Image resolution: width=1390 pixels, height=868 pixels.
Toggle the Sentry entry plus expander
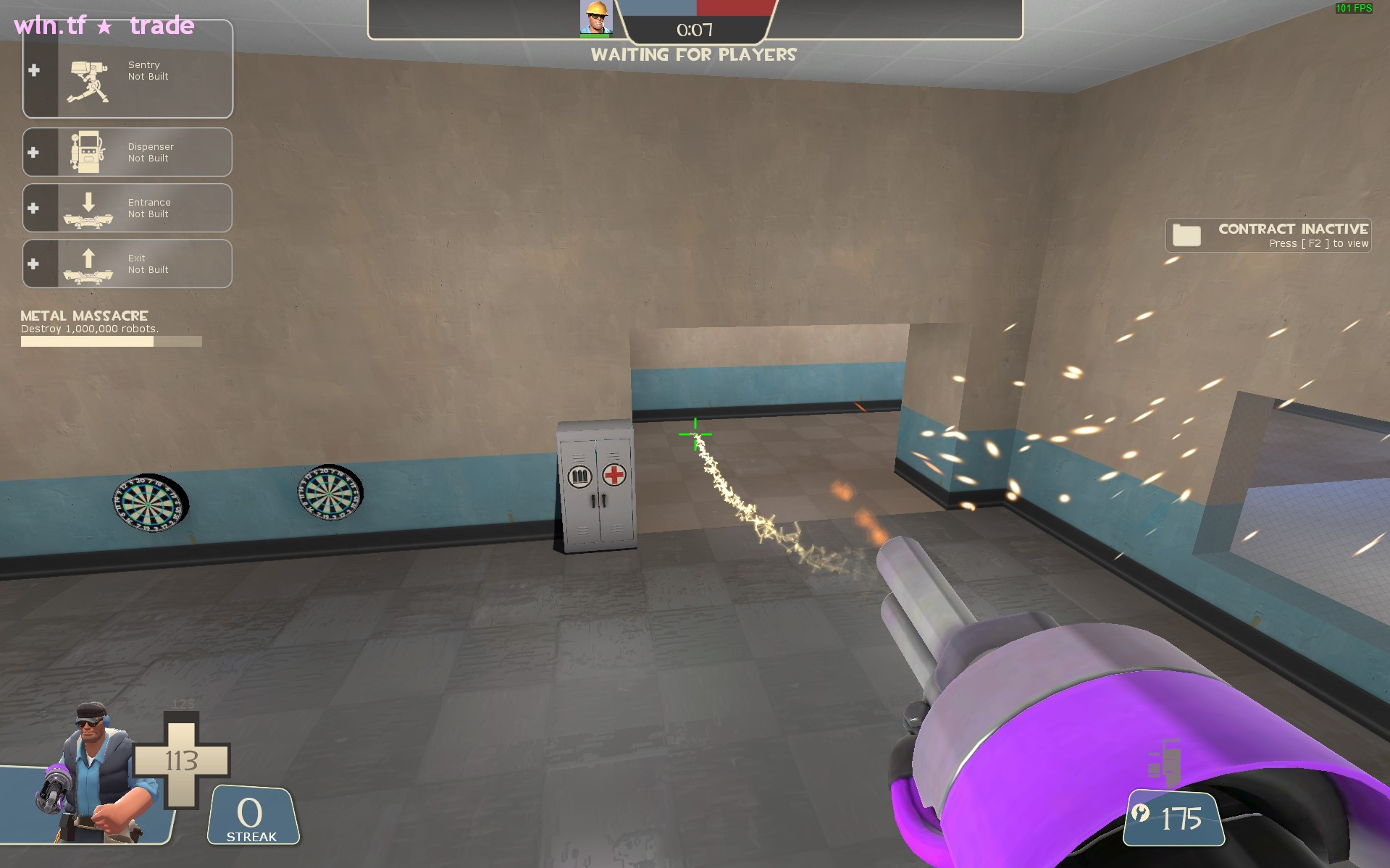[33, 69]
